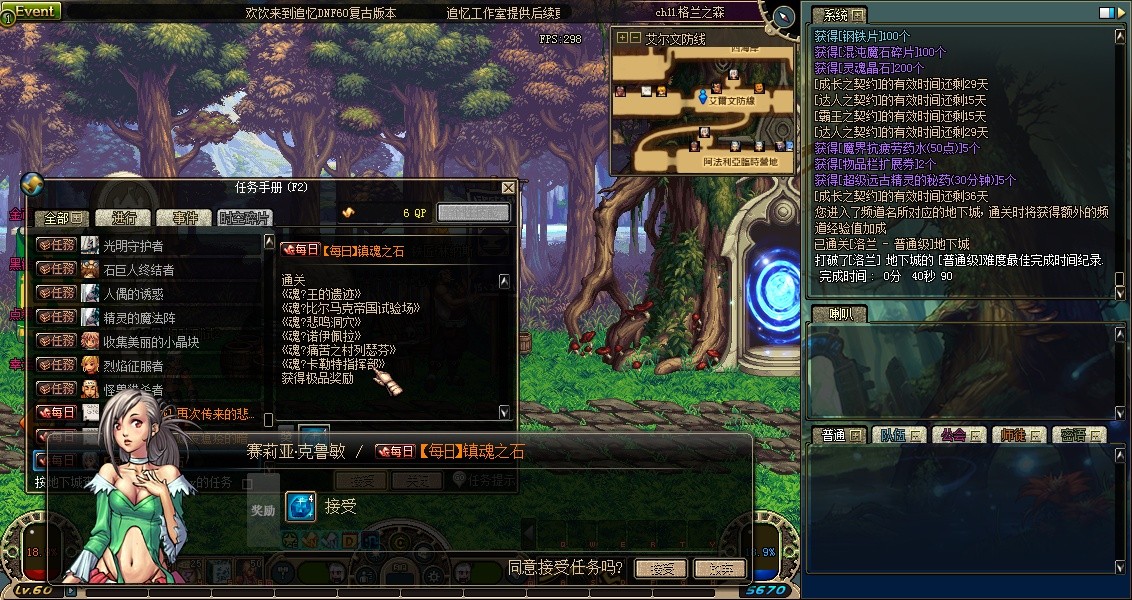Select the 全部 quest tab
The height and width of the screenshot is (600, 1132).
62,218
